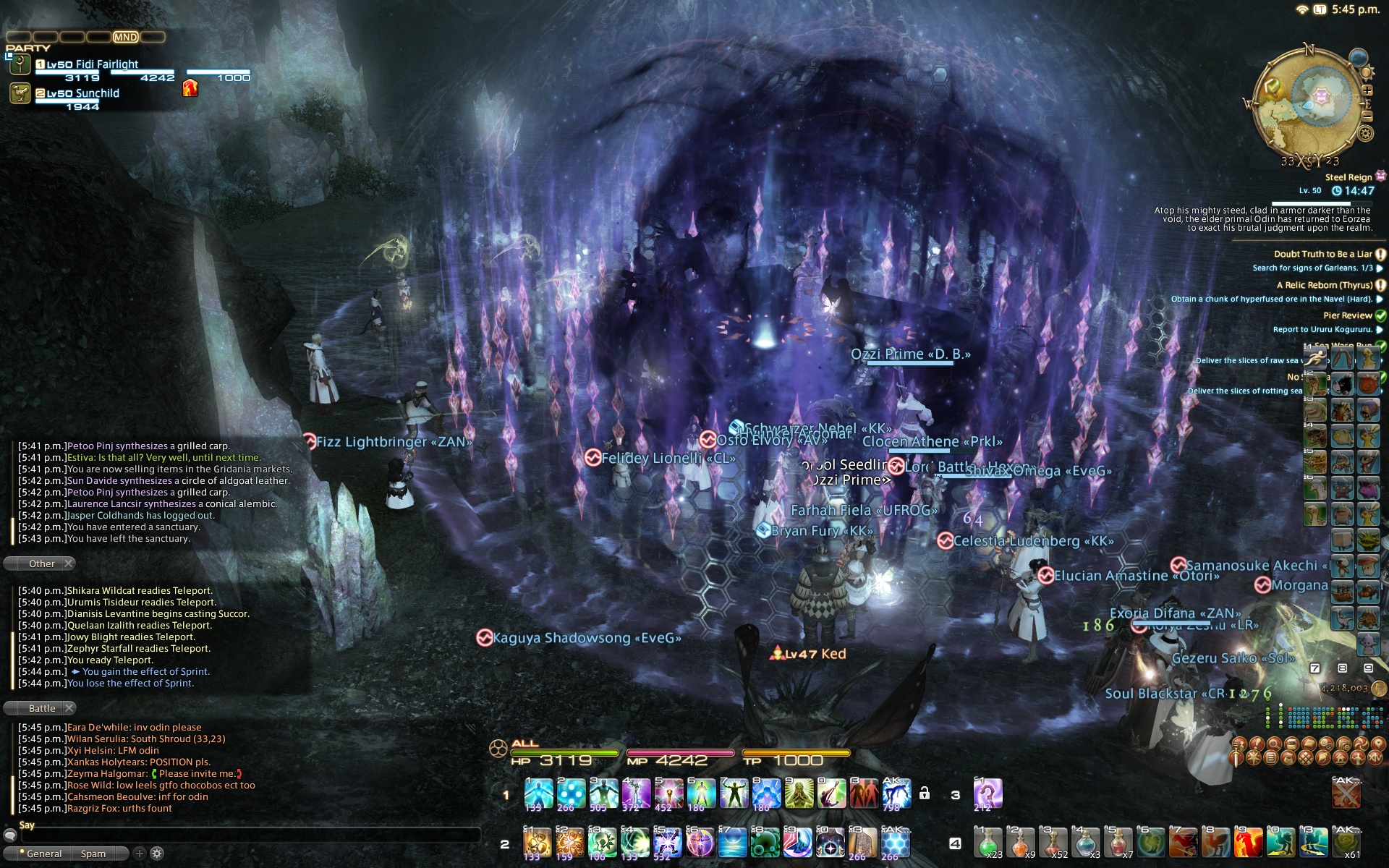Switch to the Spam chat tab

[93, 854]
